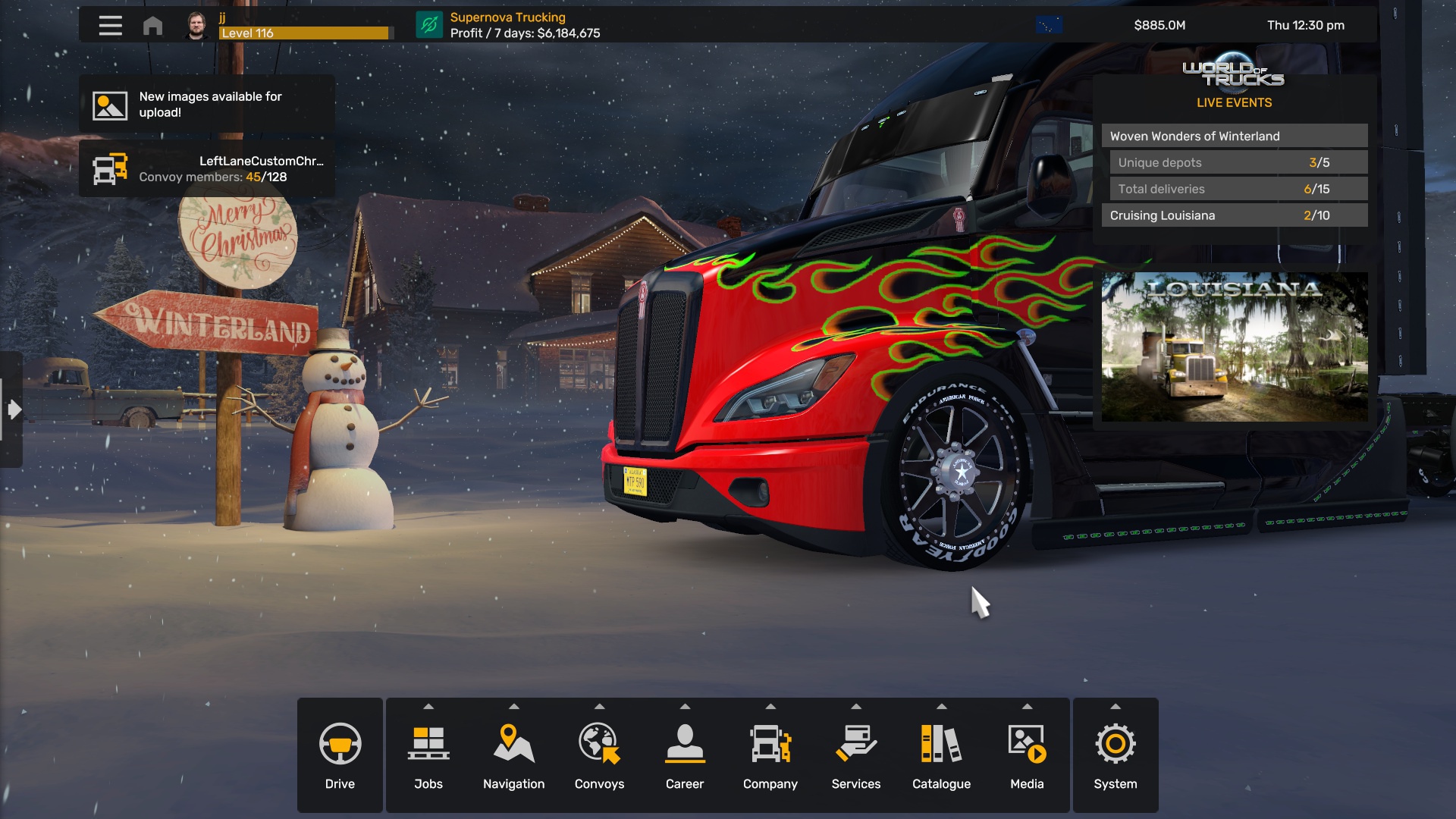
Task: Open the Career menu
Action: pos(685,755)
